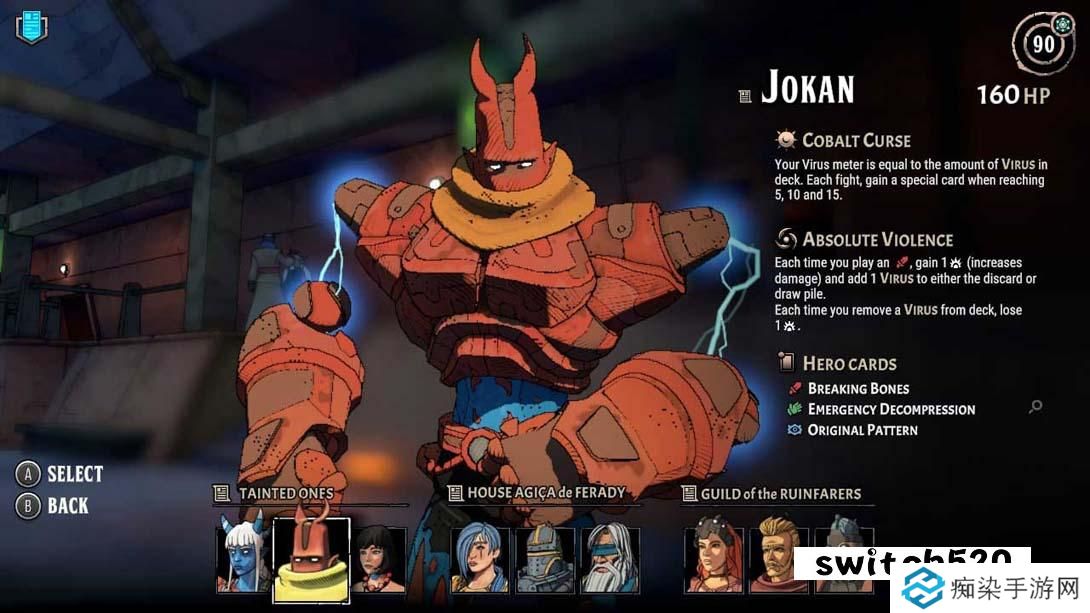Viewport: 1090px width, 613px height.
Task: Pick the red-haired woman Ruinfarer portrait
Action: (x=712, y=559)
